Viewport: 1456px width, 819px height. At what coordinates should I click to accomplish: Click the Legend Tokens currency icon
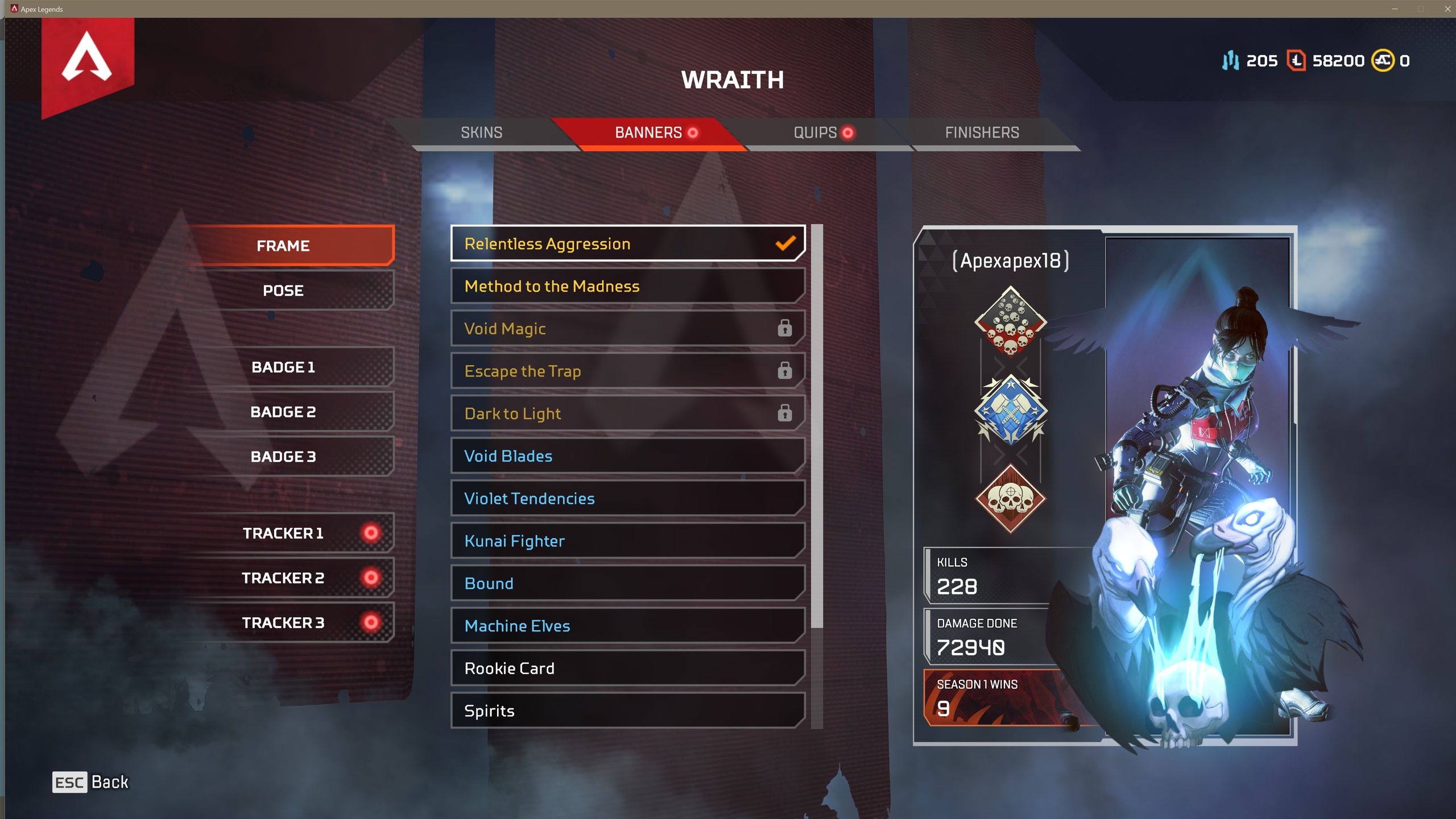pyautogui.click(x=1296, y=61)
